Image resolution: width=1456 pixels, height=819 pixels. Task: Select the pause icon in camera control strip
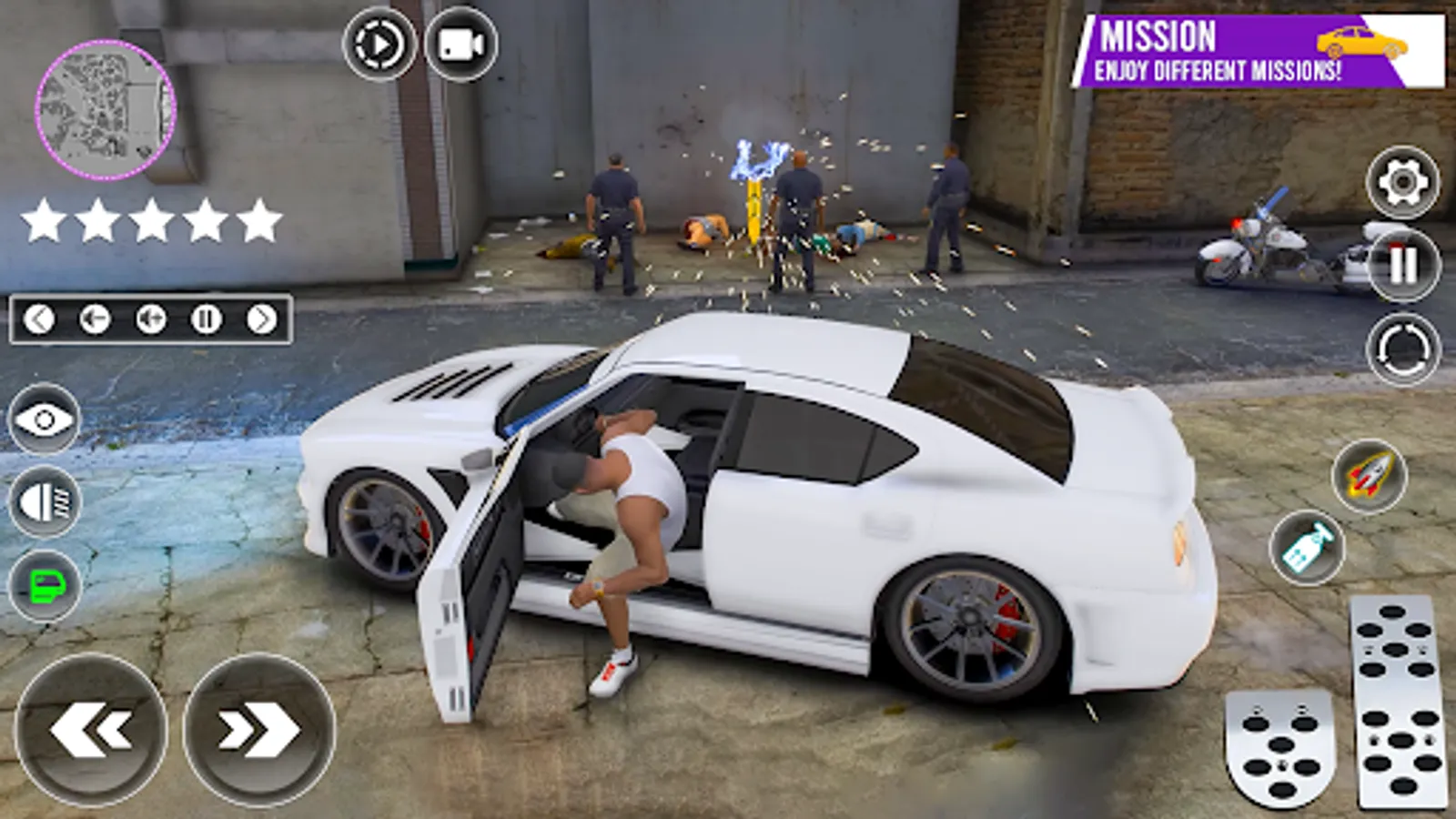[207, 319]
